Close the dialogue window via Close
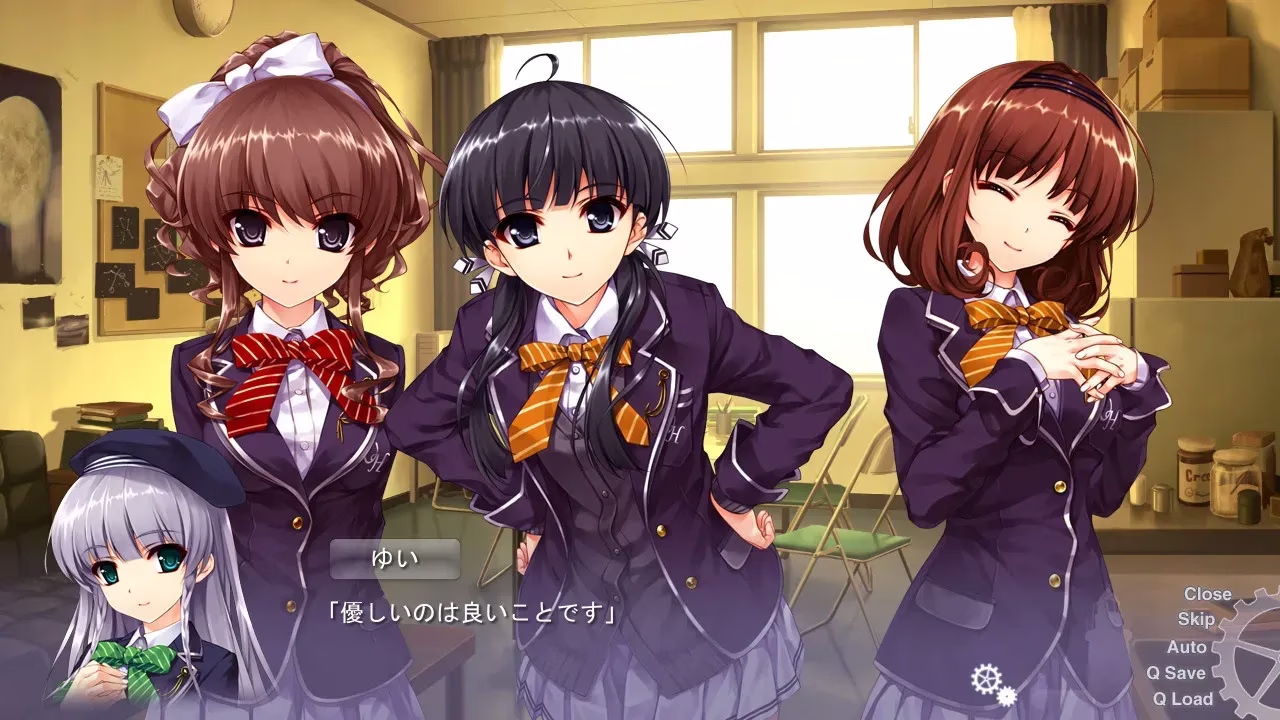1280x720 pixels. tap(1207, 594)
